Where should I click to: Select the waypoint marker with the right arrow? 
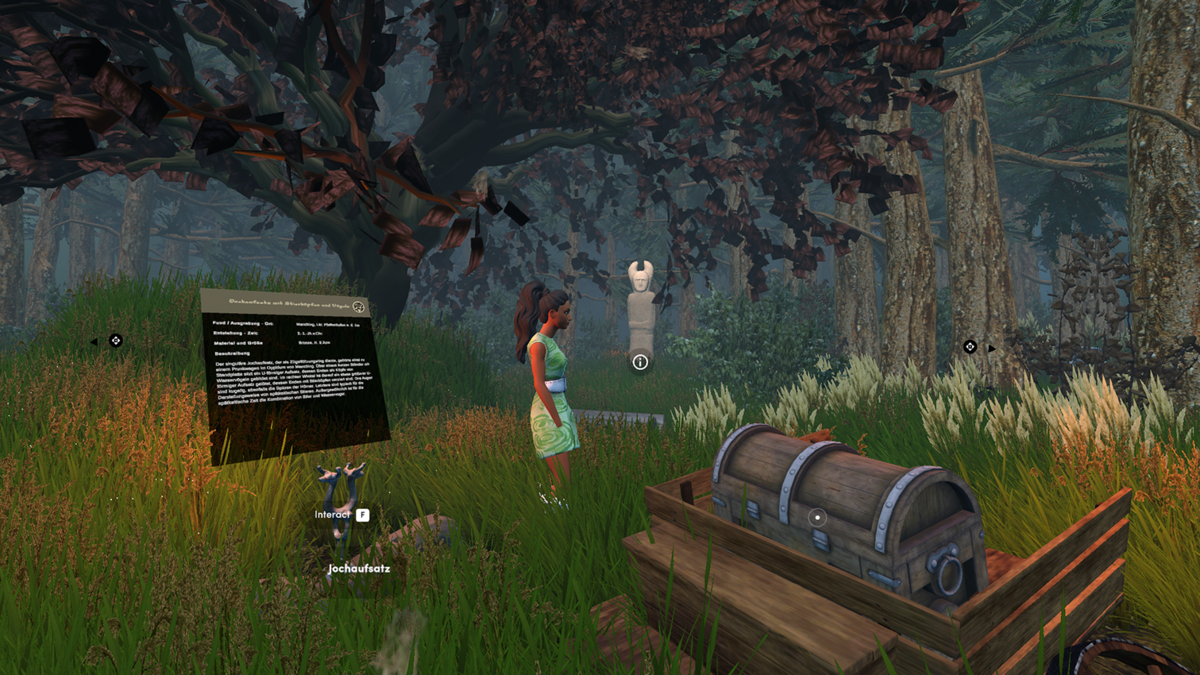click(969, 347)
